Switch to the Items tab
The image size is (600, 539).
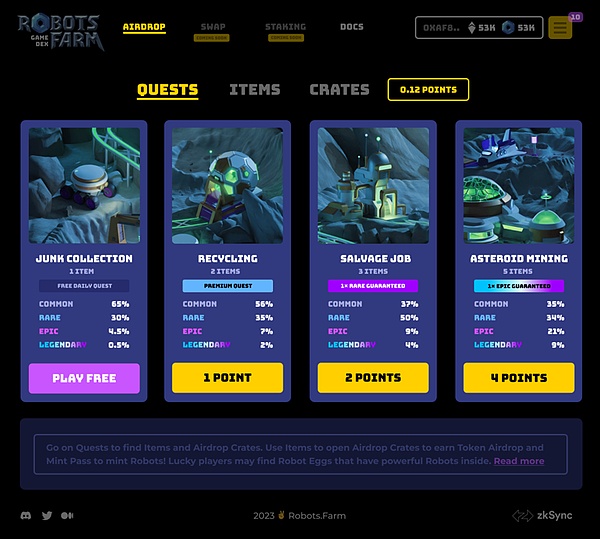[254, 89]
